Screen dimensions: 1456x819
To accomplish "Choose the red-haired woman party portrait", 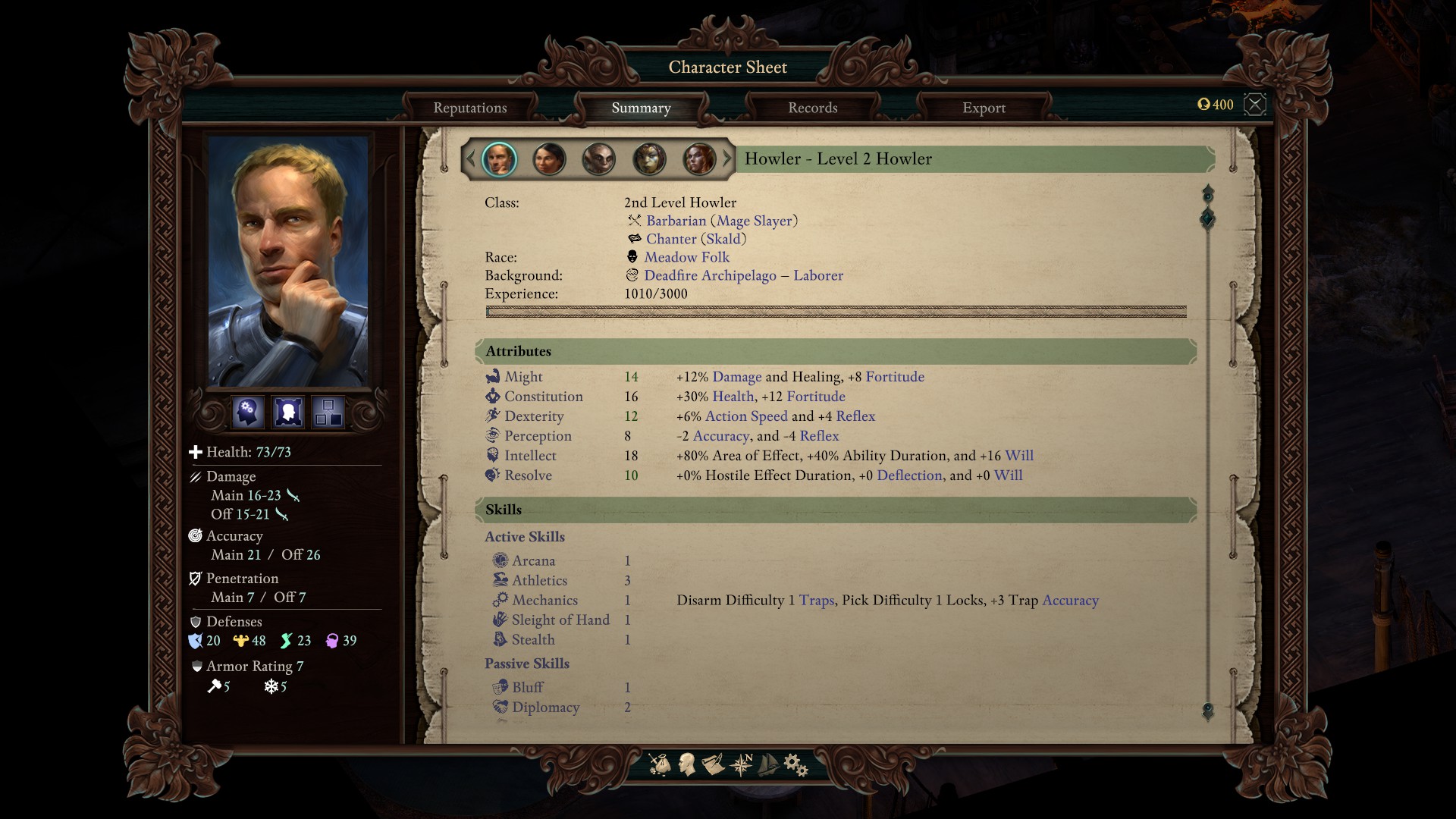I will (x=699, y=159).
